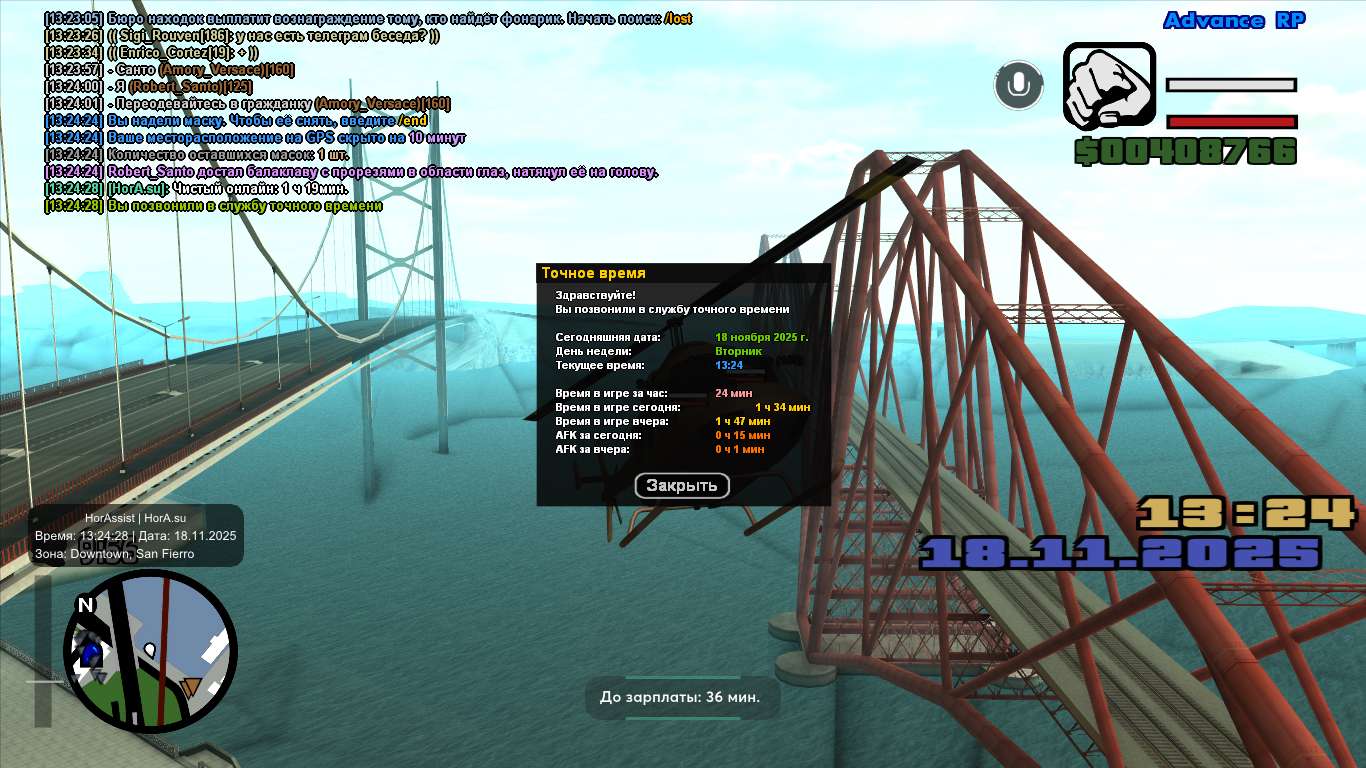Toggle the microphone voice chat icon

coord(1019,85)
